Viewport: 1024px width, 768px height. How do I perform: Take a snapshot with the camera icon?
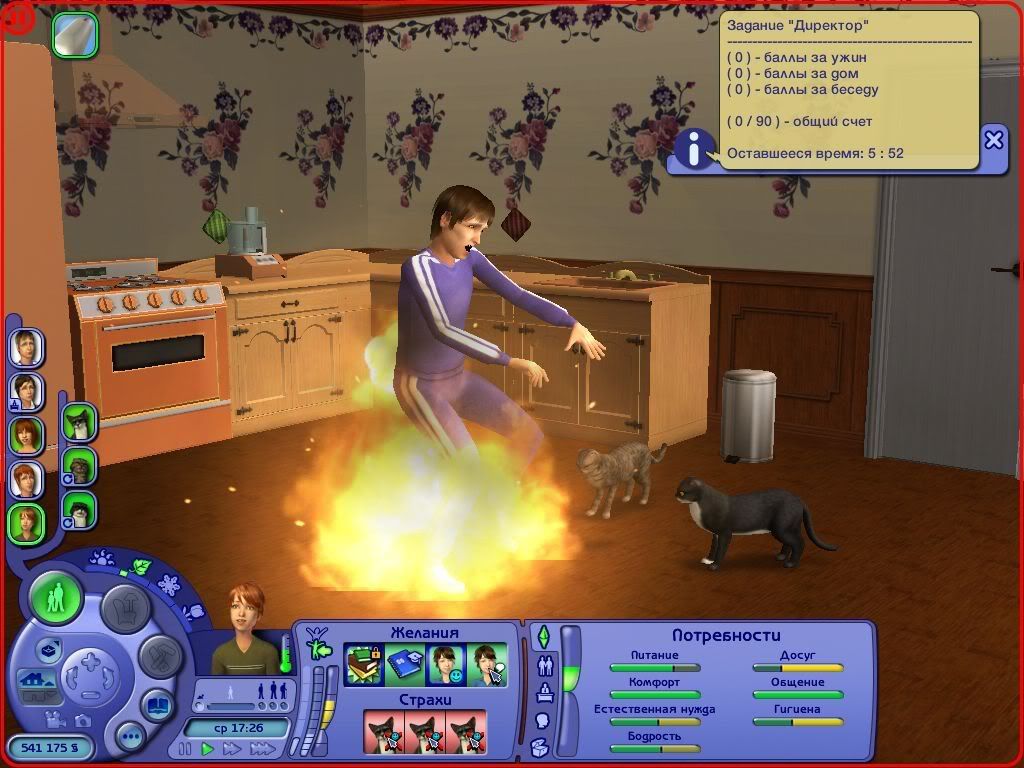(83, 720)
